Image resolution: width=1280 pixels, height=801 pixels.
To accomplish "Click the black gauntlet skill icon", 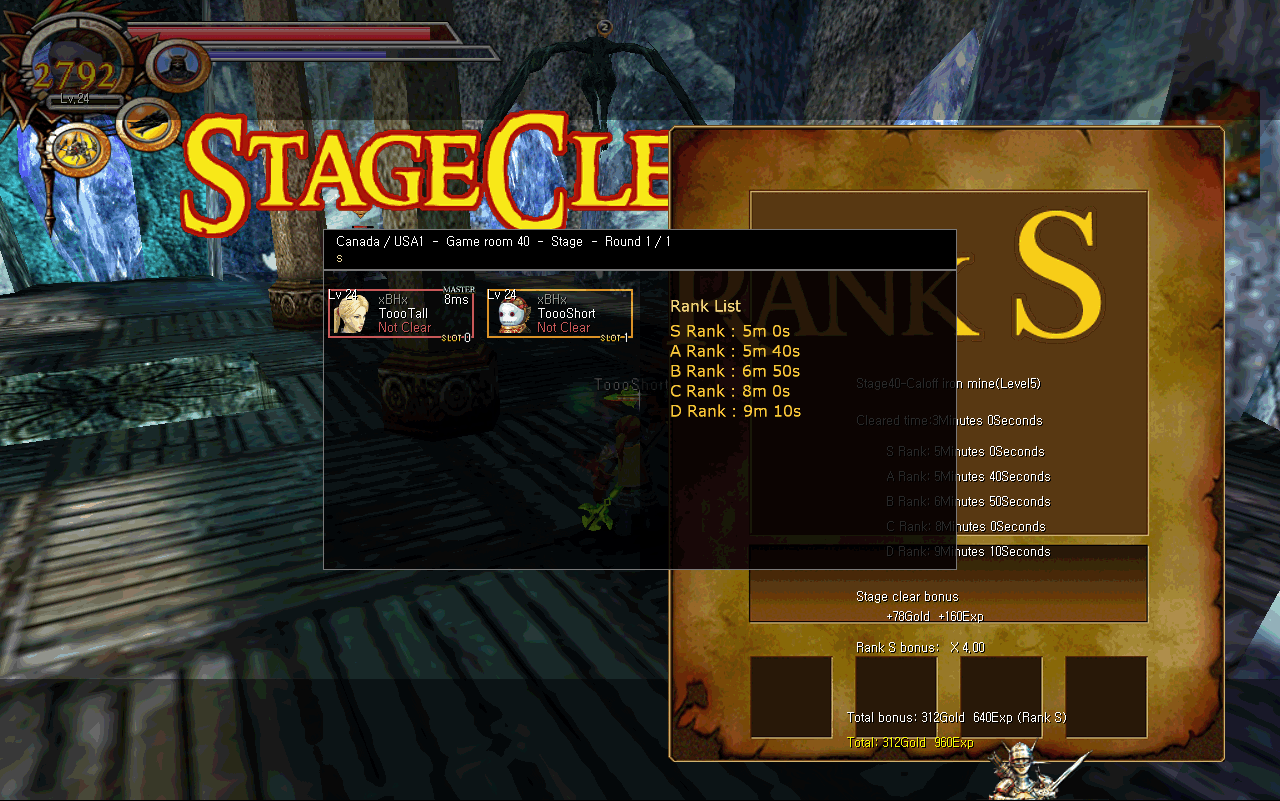I will pos(148,124).
